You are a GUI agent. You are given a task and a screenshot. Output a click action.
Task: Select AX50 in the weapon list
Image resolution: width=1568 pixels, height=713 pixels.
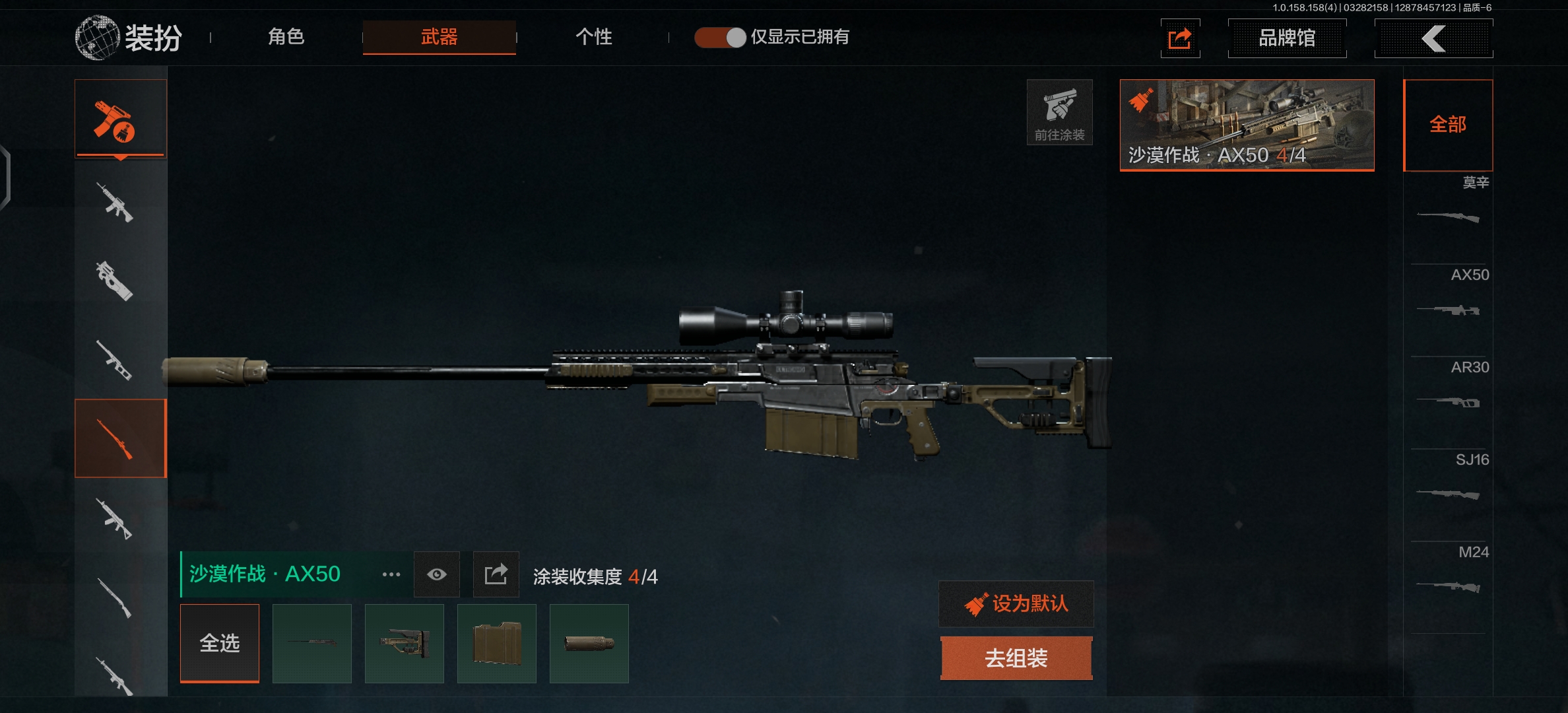click(x=1449, y=297)
